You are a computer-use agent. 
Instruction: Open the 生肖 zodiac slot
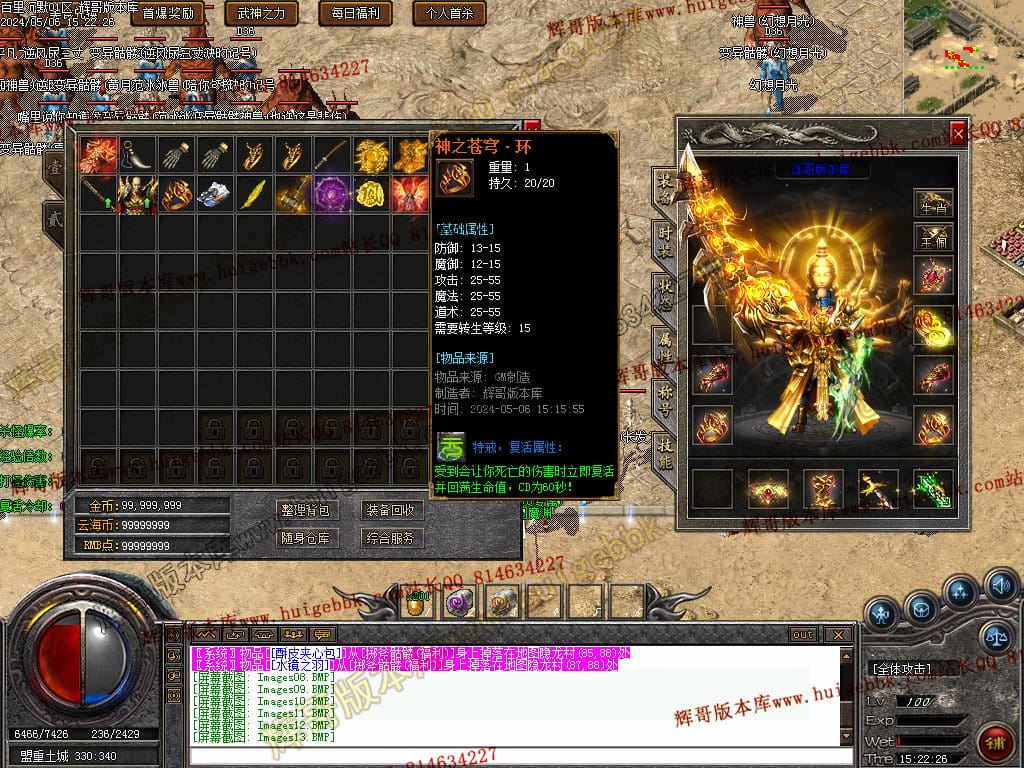click(x=933, y=203)
